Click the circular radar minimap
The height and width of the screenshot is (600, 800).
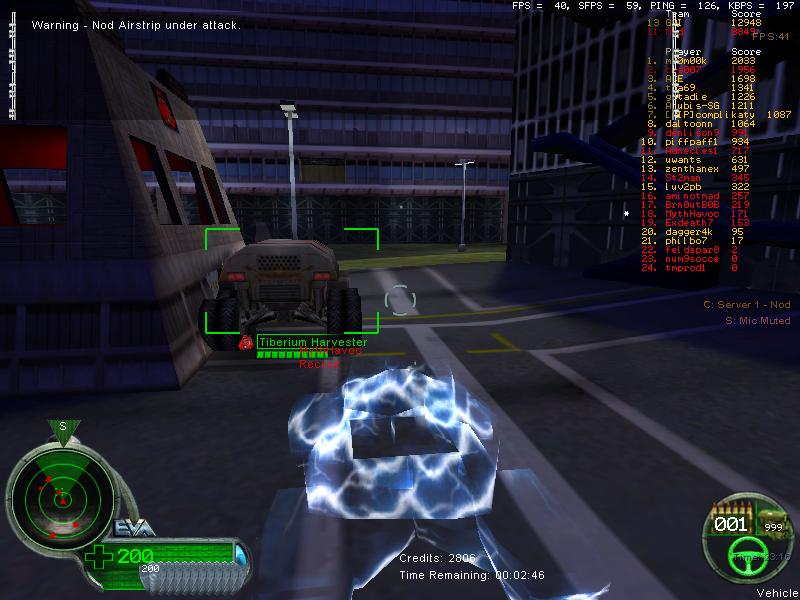point(62,494)
